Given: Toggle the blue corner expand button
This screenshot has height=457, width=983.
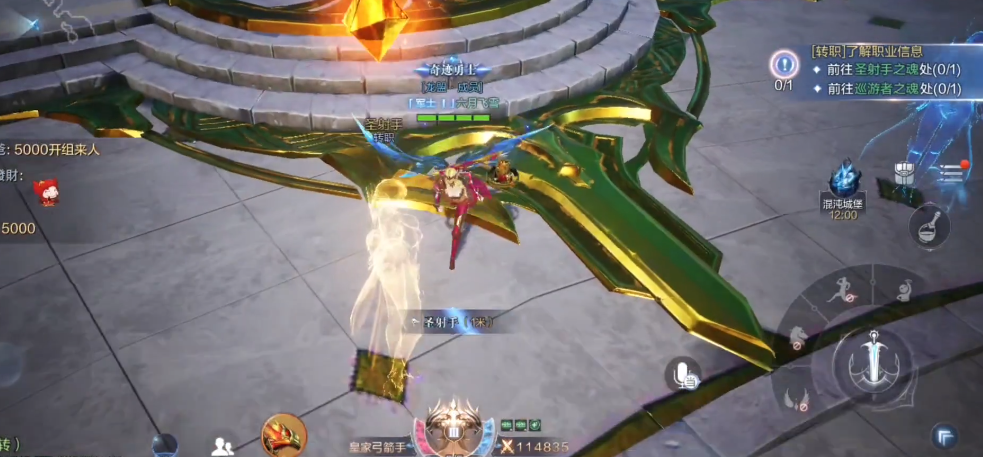Looking at the screenshot, I should (944, 435).
